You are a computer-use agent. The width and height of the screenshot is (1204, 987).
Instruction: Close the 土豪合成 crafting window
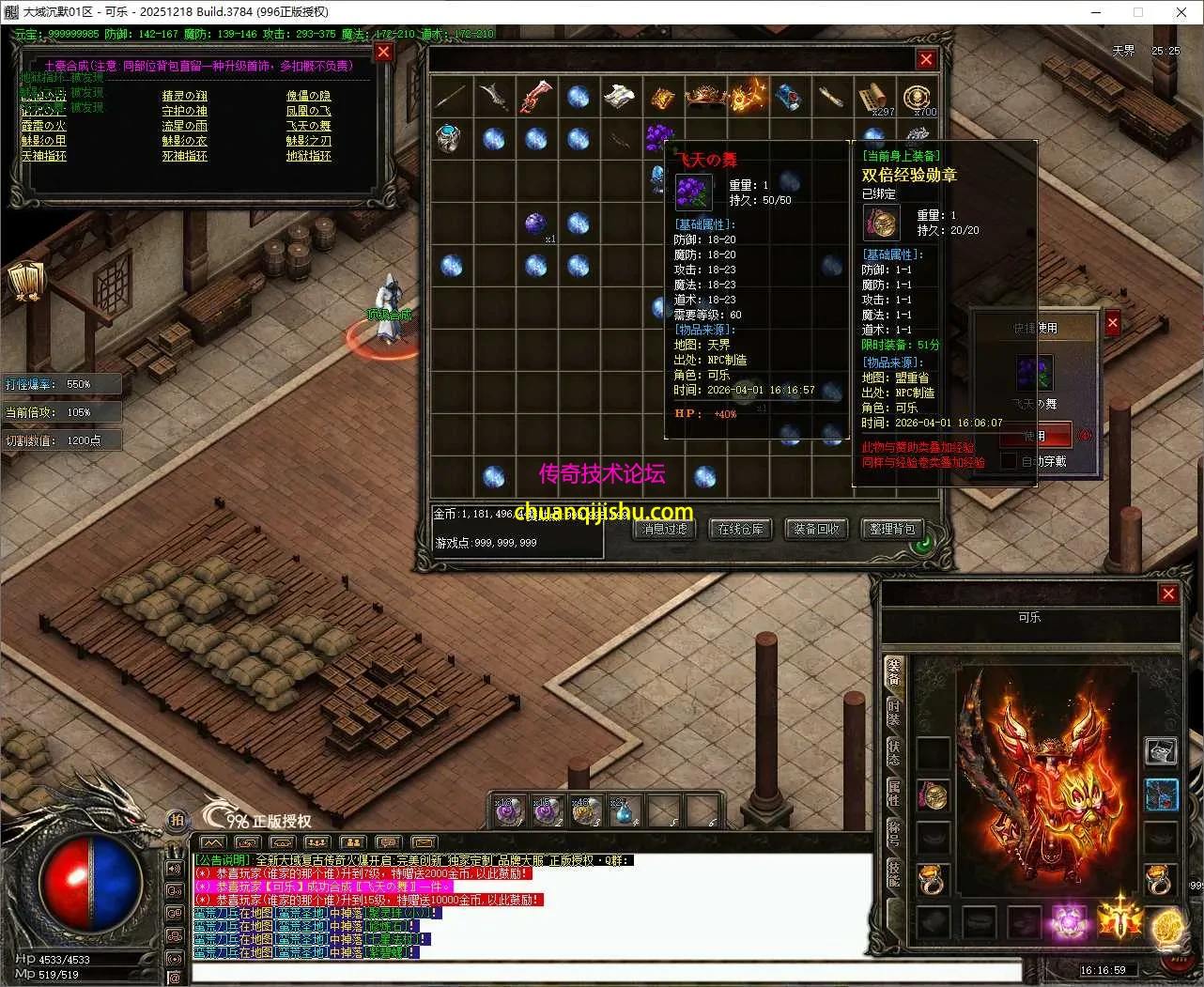(x=383, y=53)
